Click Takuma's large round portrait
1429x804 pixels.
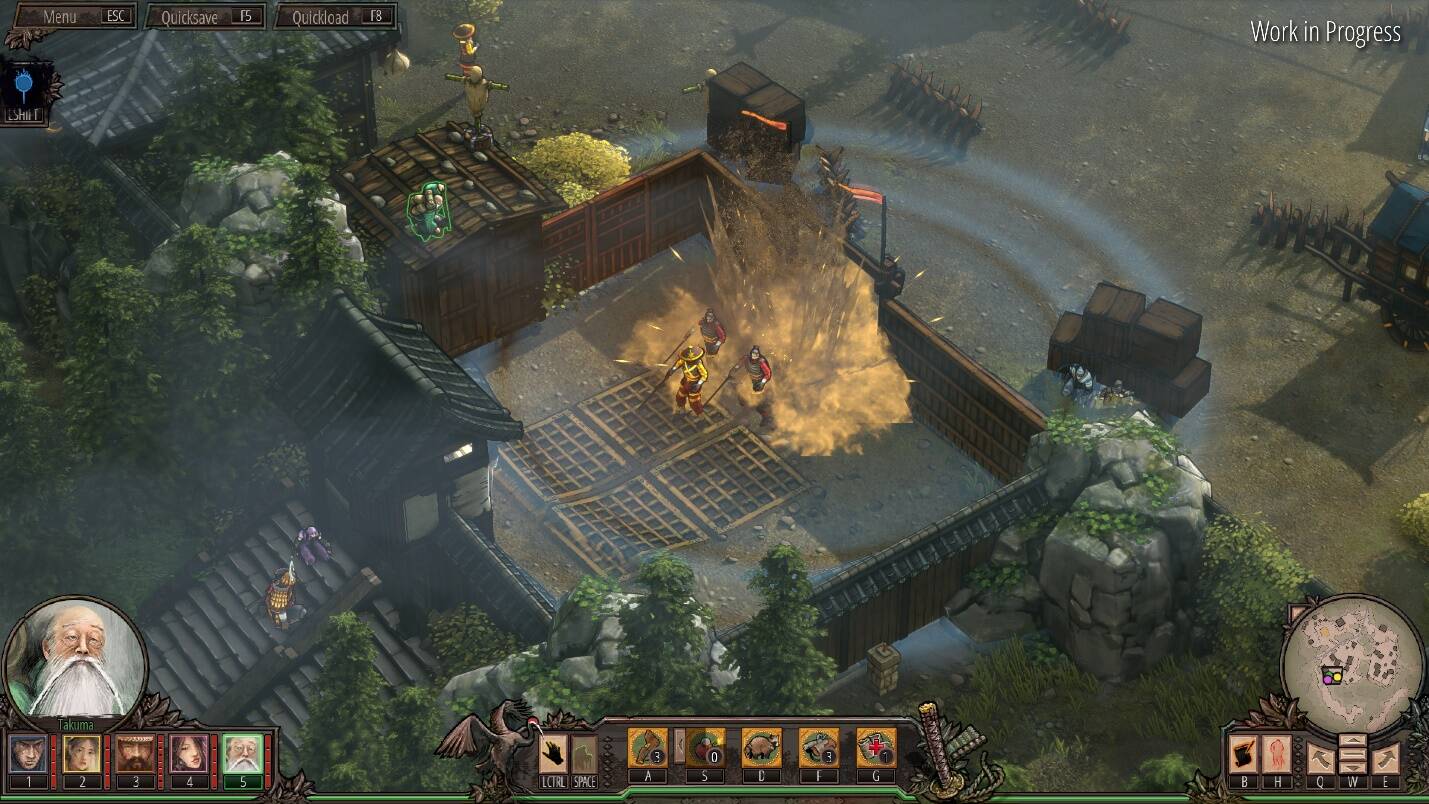[75, 657]
